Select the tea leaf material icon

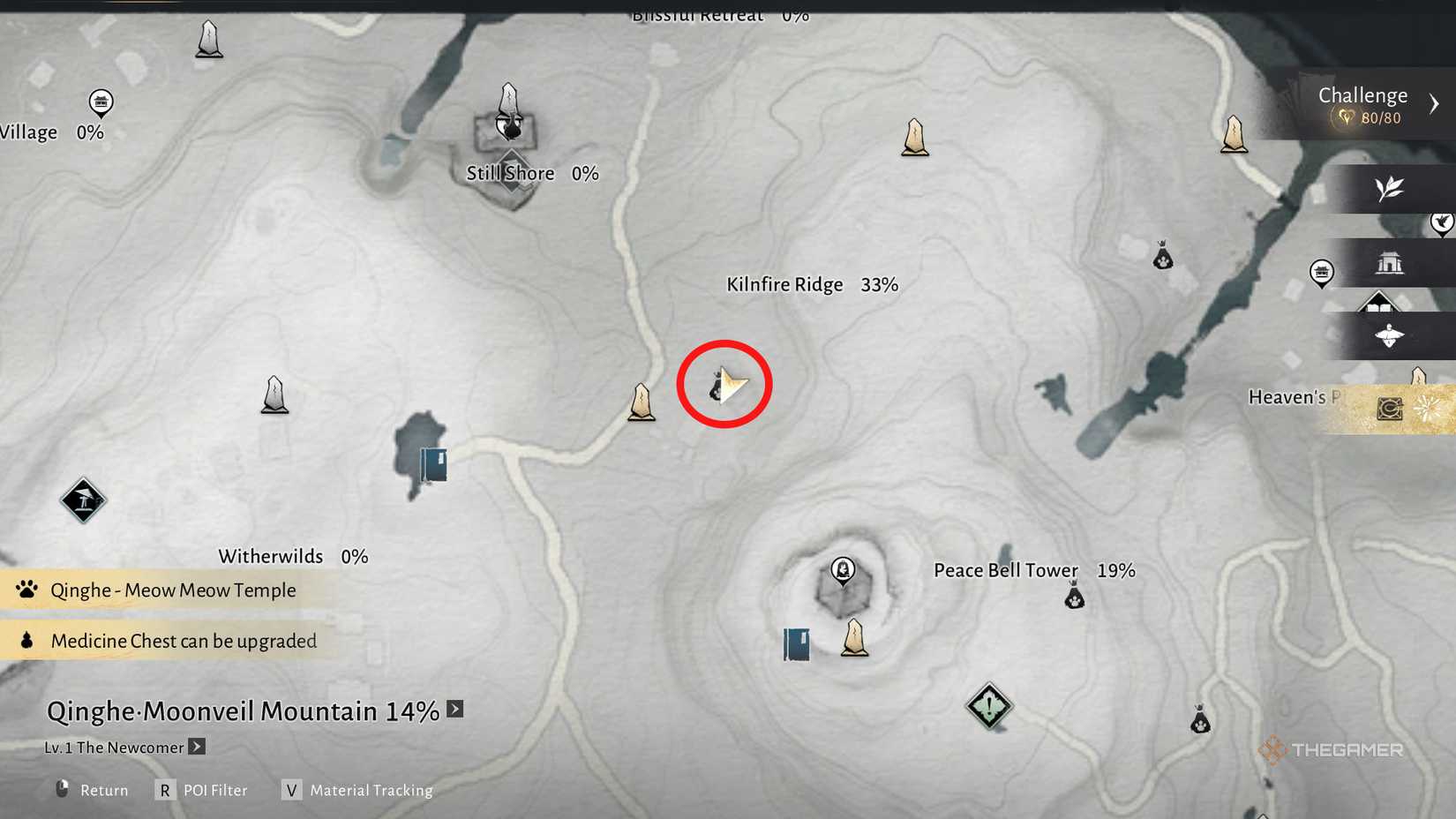pos(1390,190)
